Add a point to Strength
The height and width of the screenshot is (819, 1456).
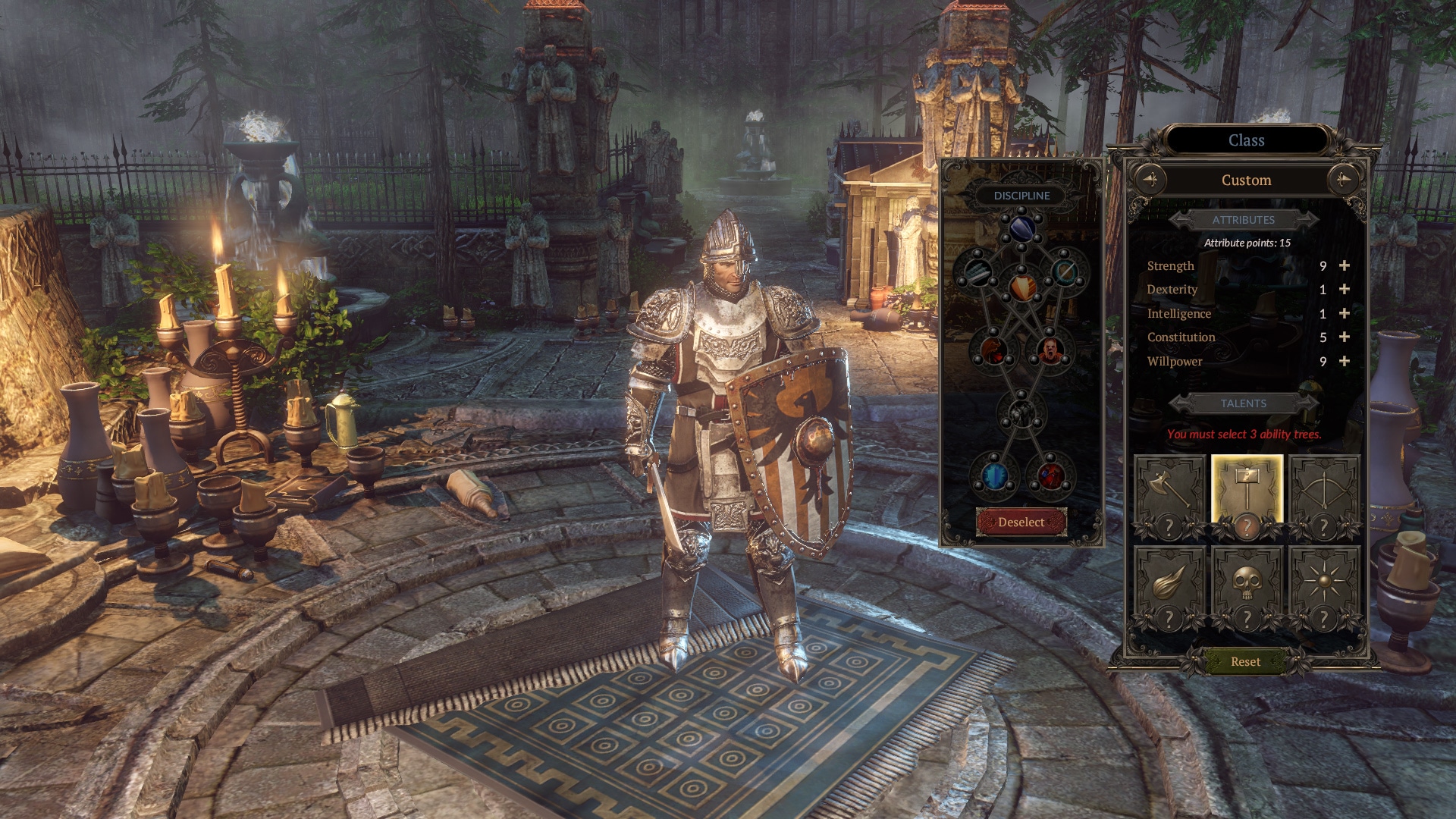(1344, 265)
